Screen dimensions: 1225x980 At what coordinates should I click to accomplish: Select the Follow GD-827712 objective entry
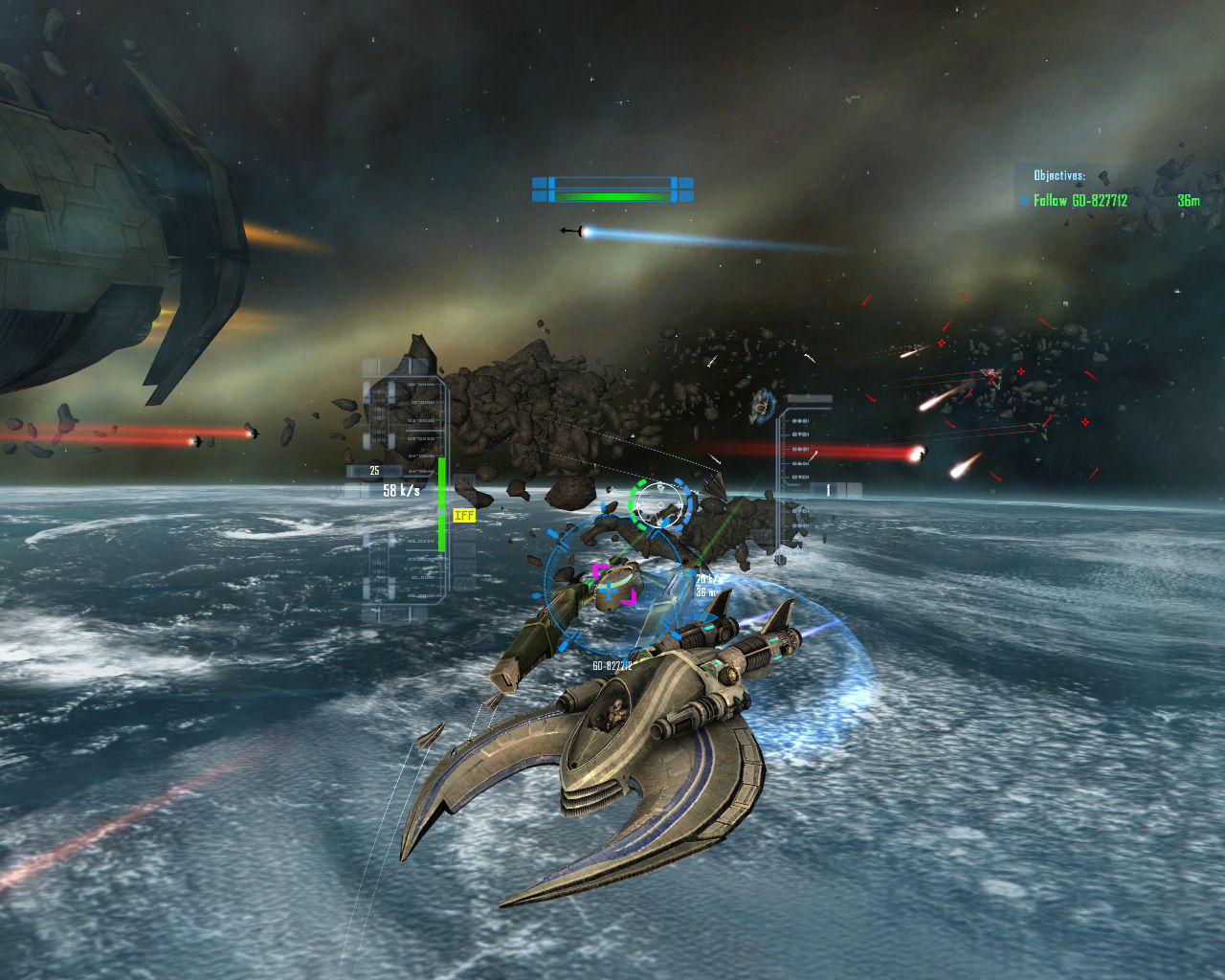pos(1080,201)
